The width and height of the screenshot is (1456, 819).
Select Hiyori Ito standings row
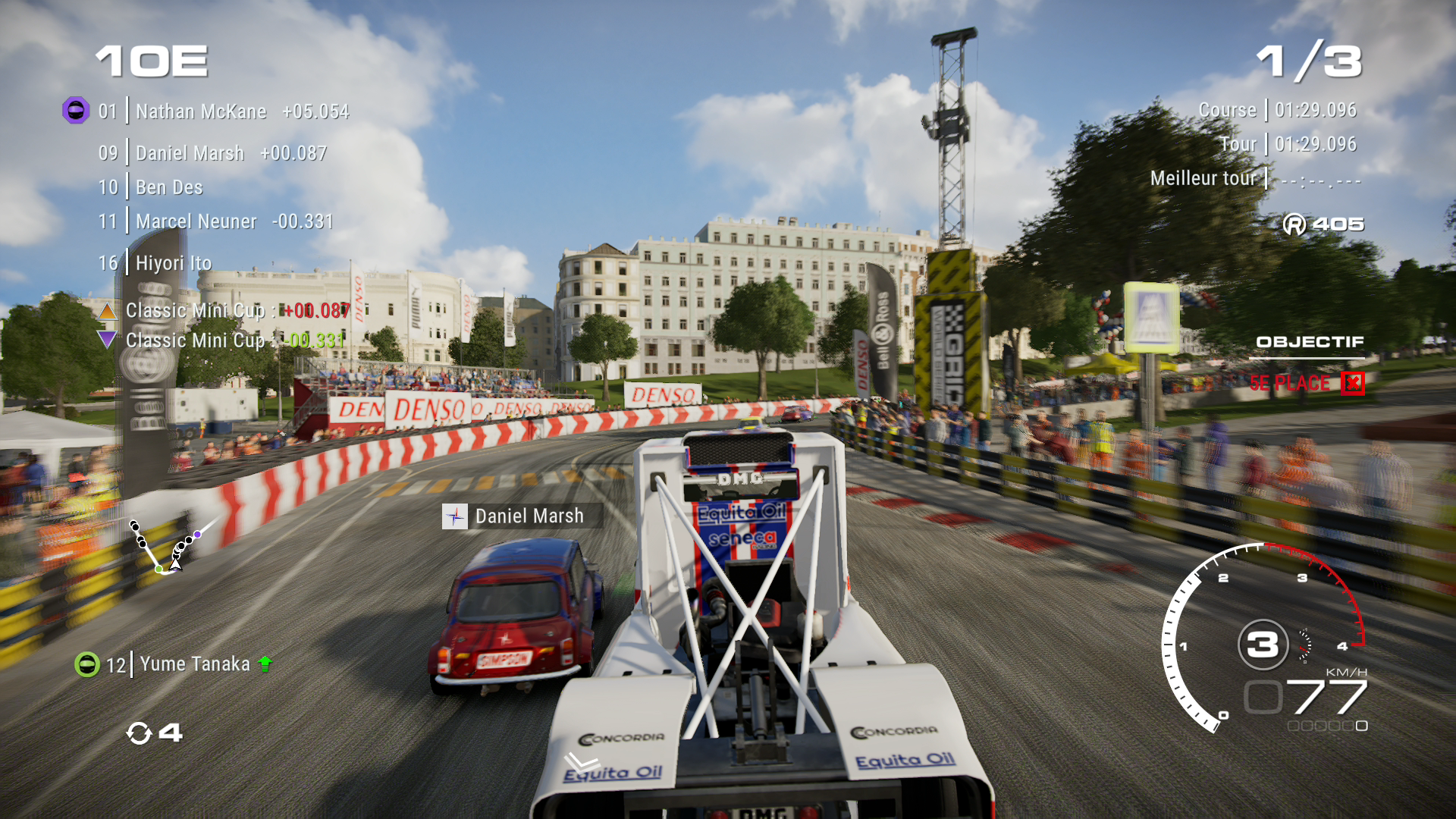[155, 263]
